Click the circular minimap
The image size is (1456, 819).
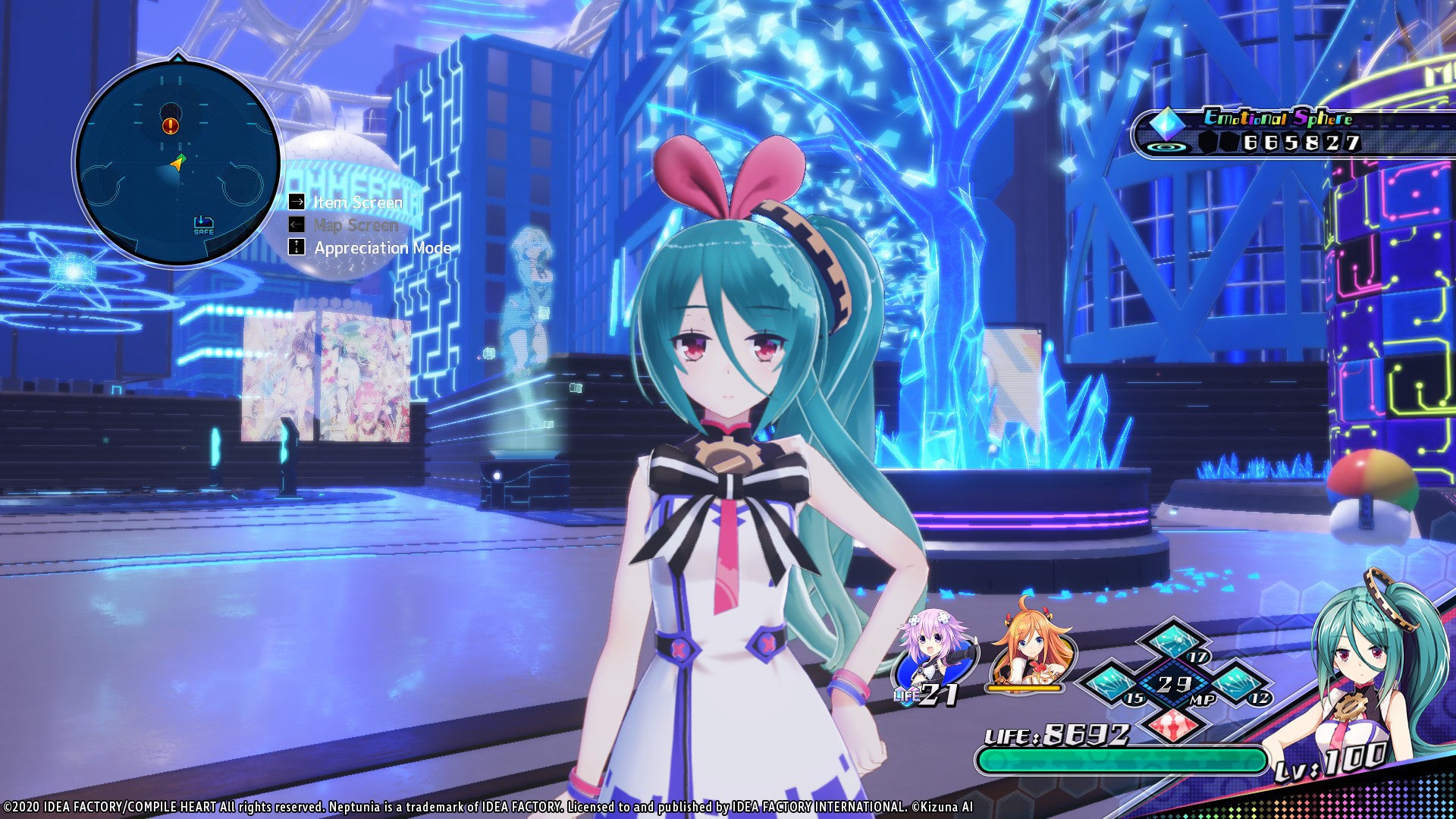coord(177,163)
